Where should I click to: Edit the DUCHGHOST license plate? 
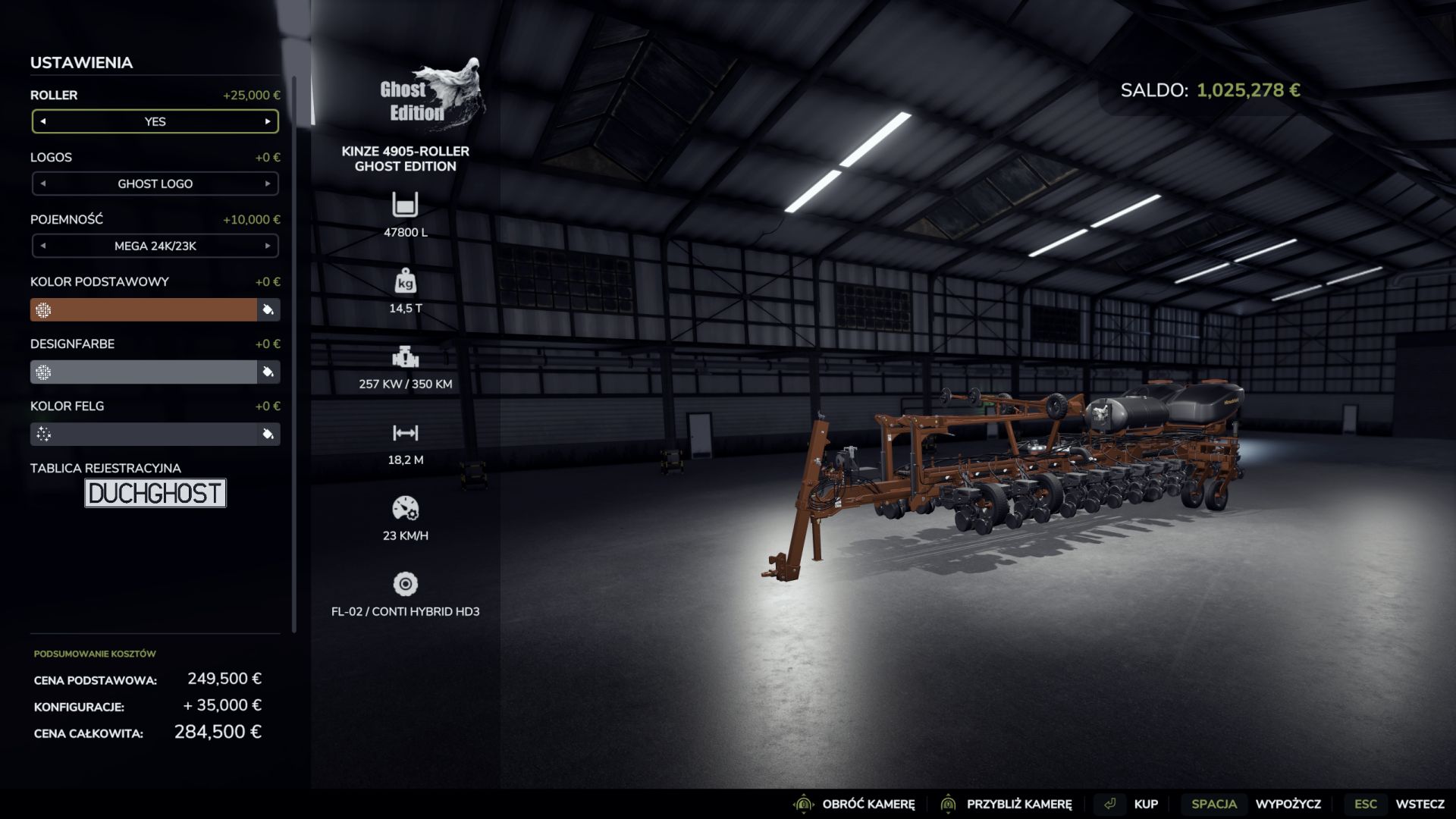155,493
